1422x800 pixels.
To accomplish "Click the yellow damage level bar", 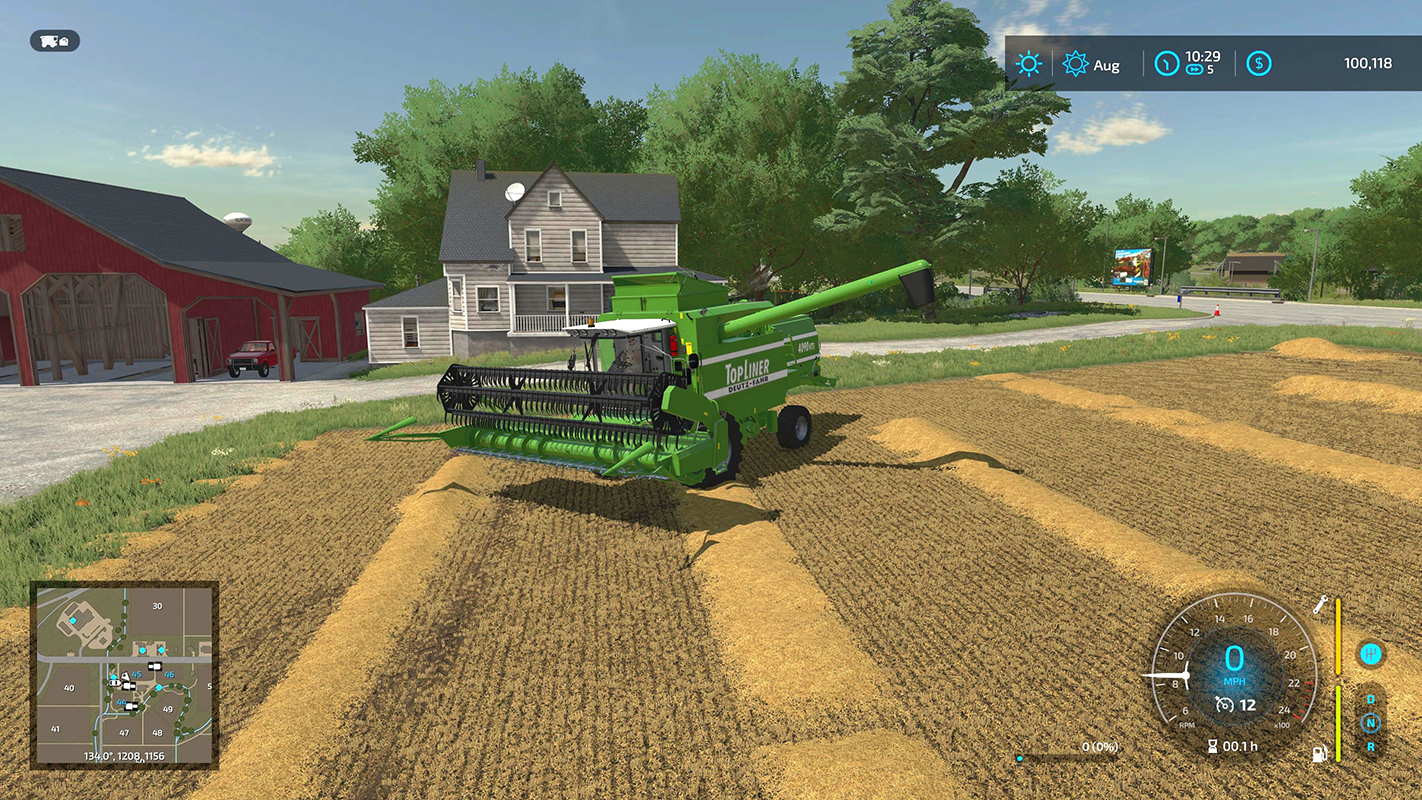I will (1338, 635).
